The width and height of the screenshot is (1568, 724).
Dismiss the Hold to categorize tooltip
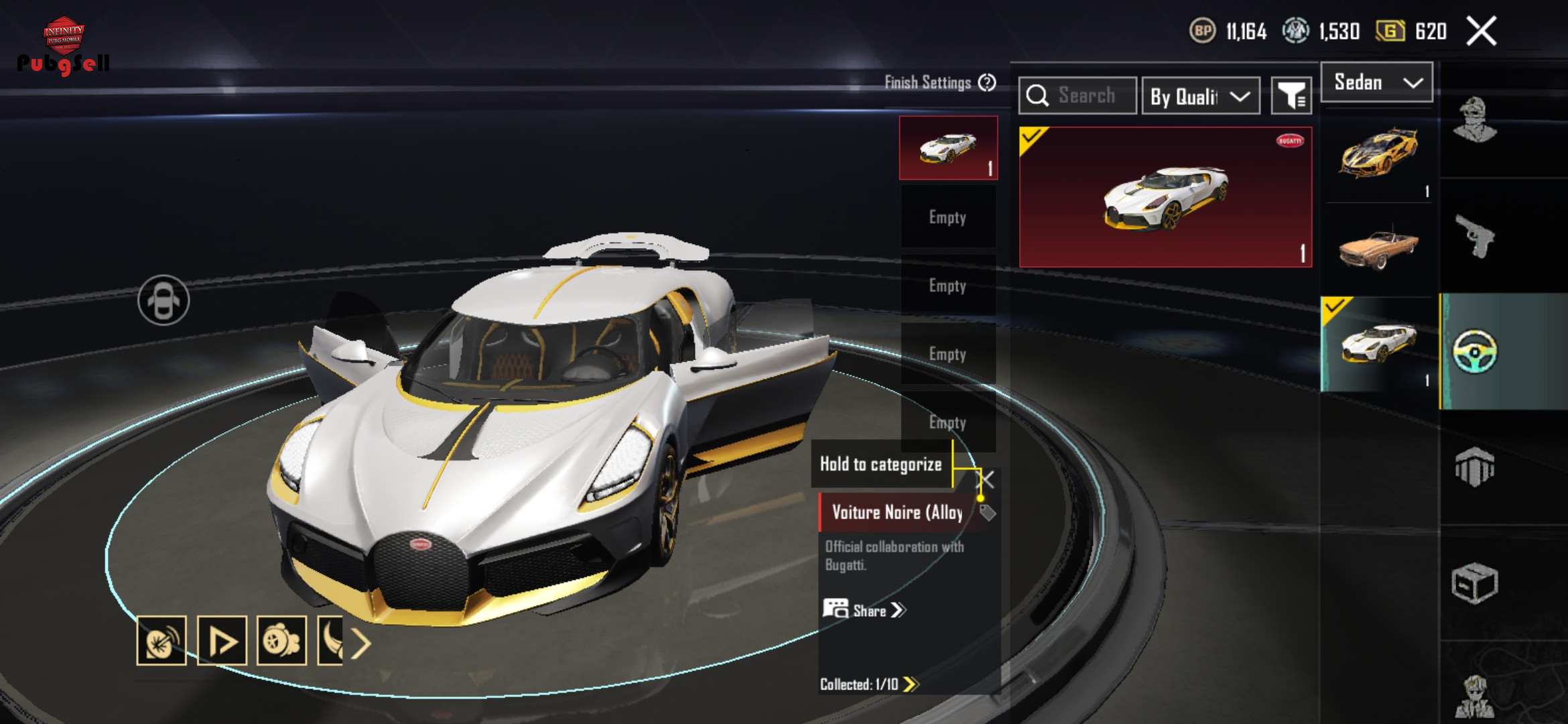click(x=986, y=479)
